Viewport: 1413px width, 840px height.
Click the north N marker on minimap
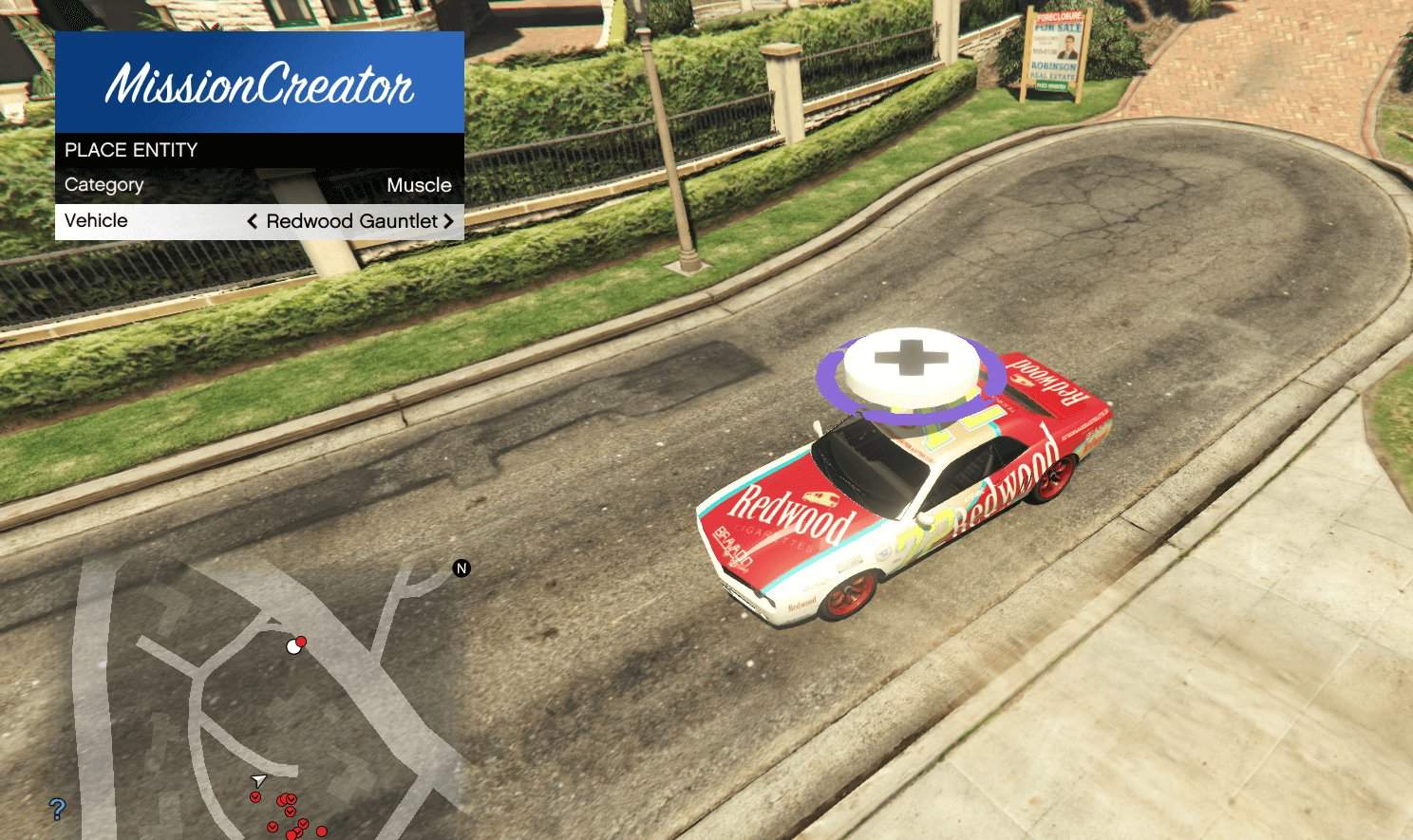click(462, 569)
